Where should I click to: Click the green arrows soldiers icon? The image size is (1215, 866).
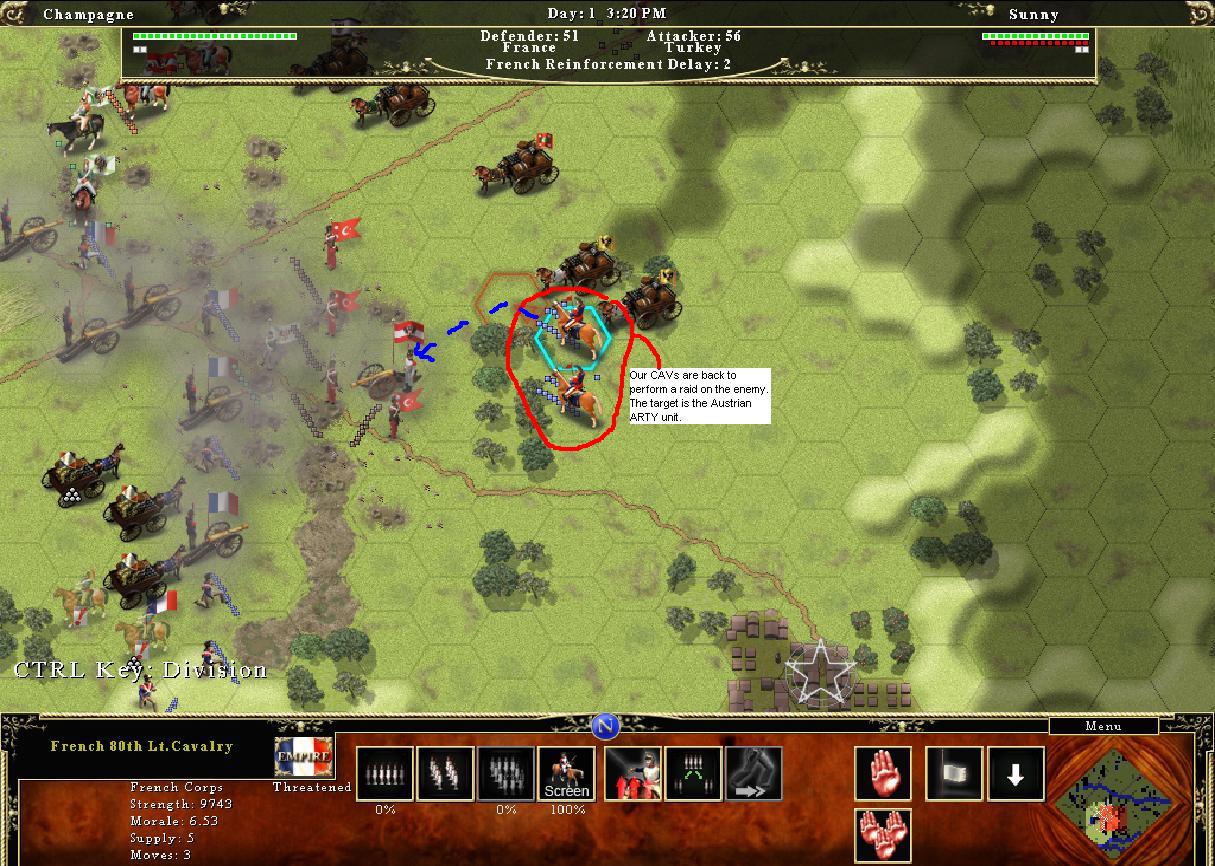(x=692, y=774)
